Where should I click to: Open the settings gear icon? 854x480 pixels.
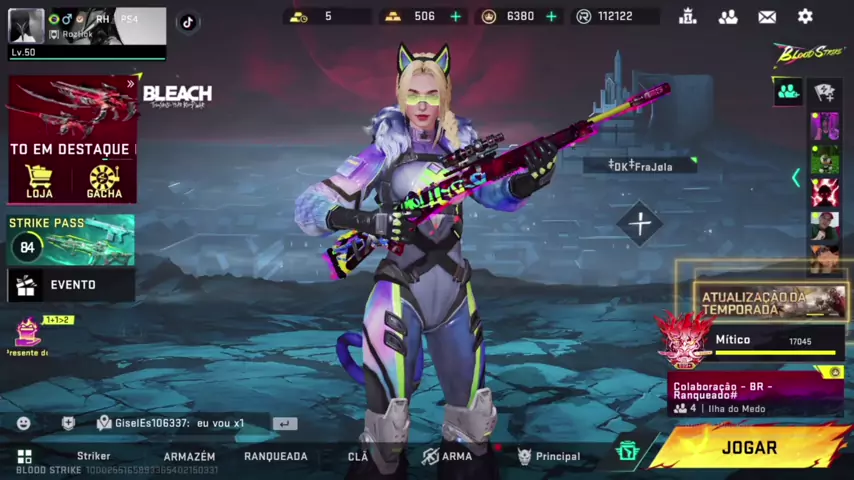(x=805, y=16)
